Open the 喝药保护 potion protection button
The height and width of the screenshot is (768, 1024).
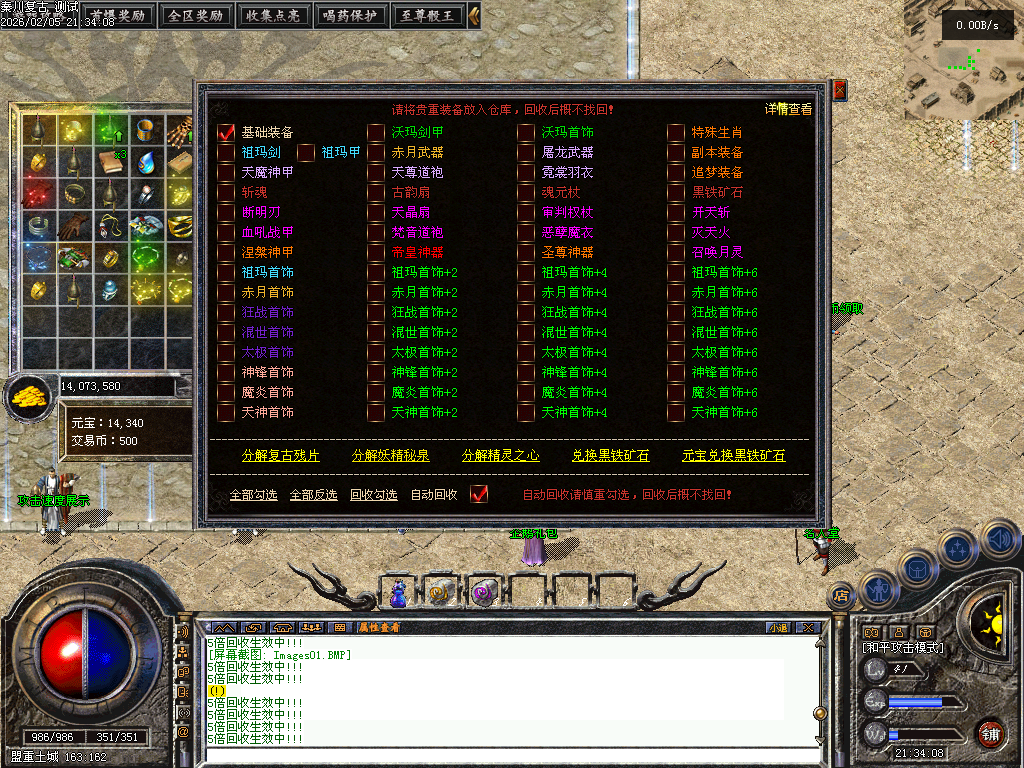(x=349, y=15)
